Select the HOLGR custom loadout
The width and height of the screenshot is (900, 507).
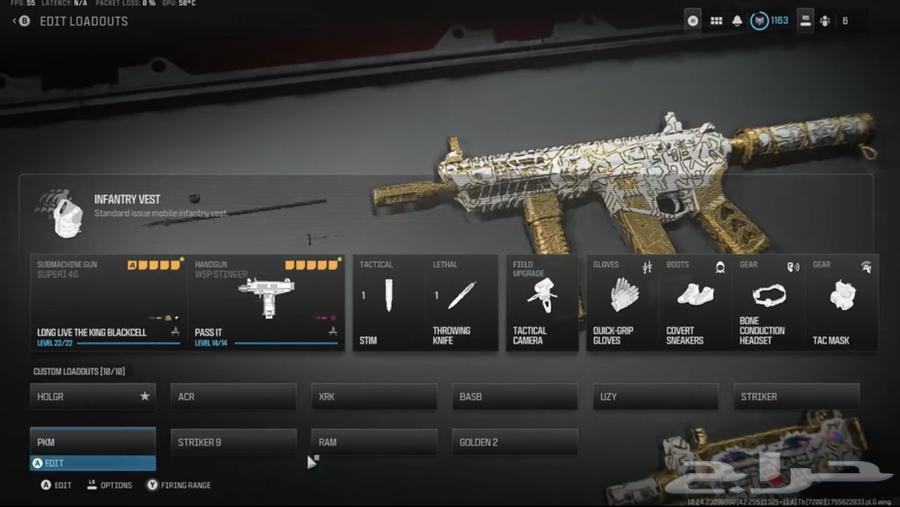(93, 397)
